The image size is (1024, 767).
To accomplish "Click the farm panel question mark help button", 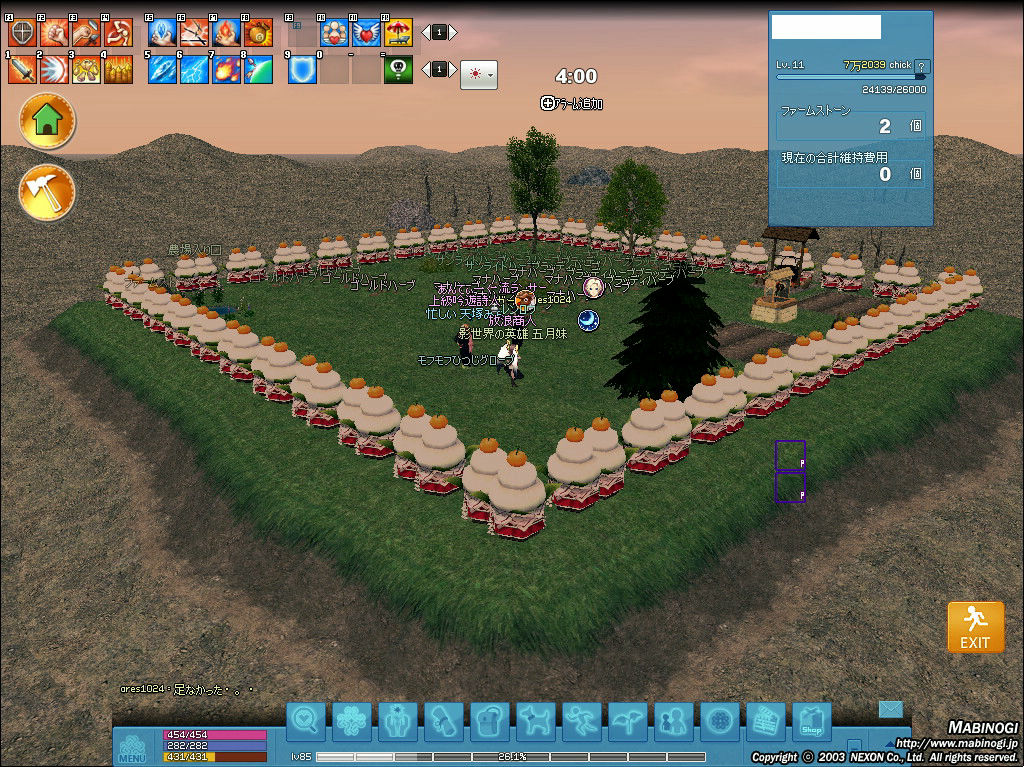I will coord(921,67).
